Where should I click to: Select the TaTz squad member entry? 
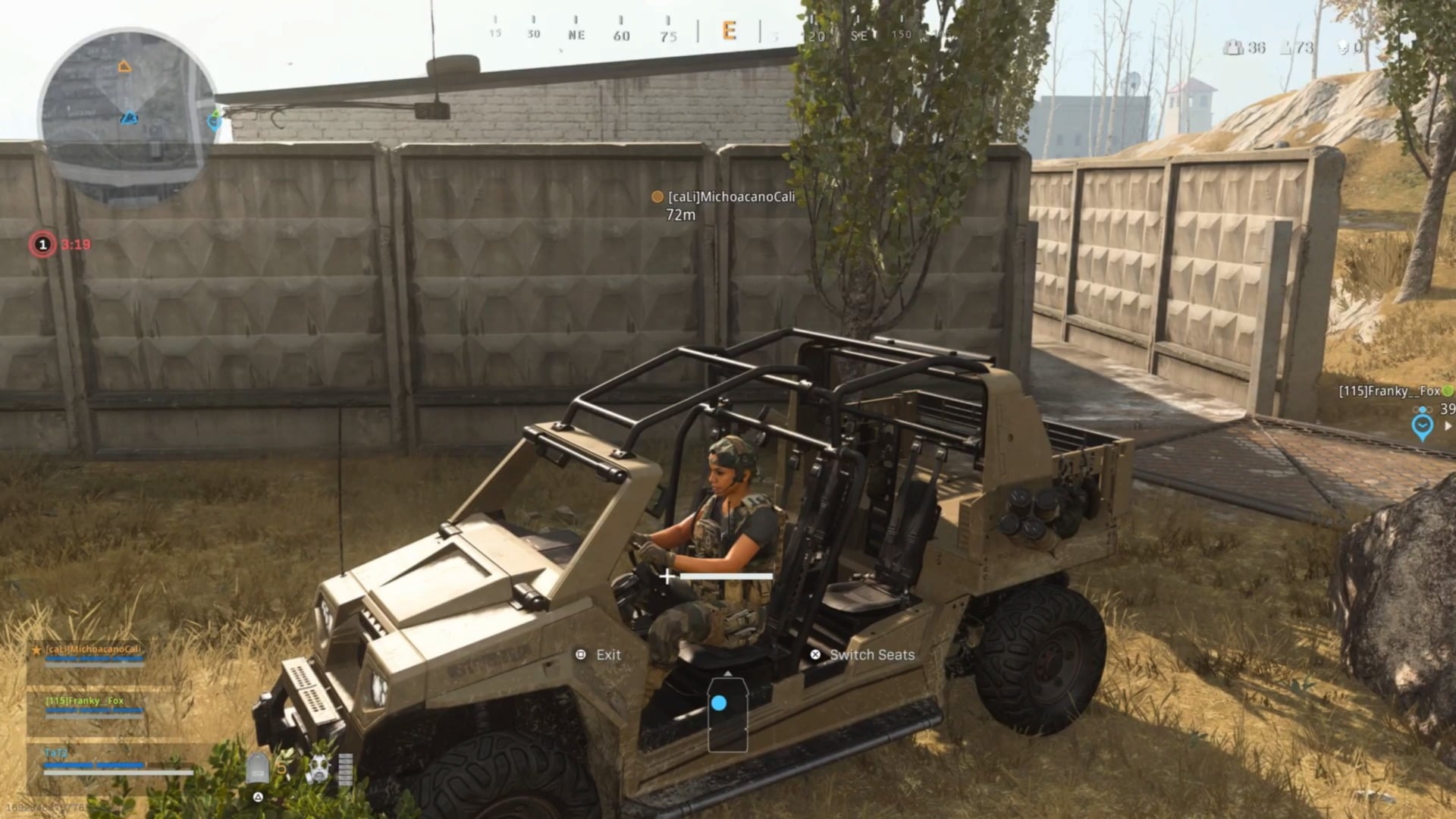[61, 753]
